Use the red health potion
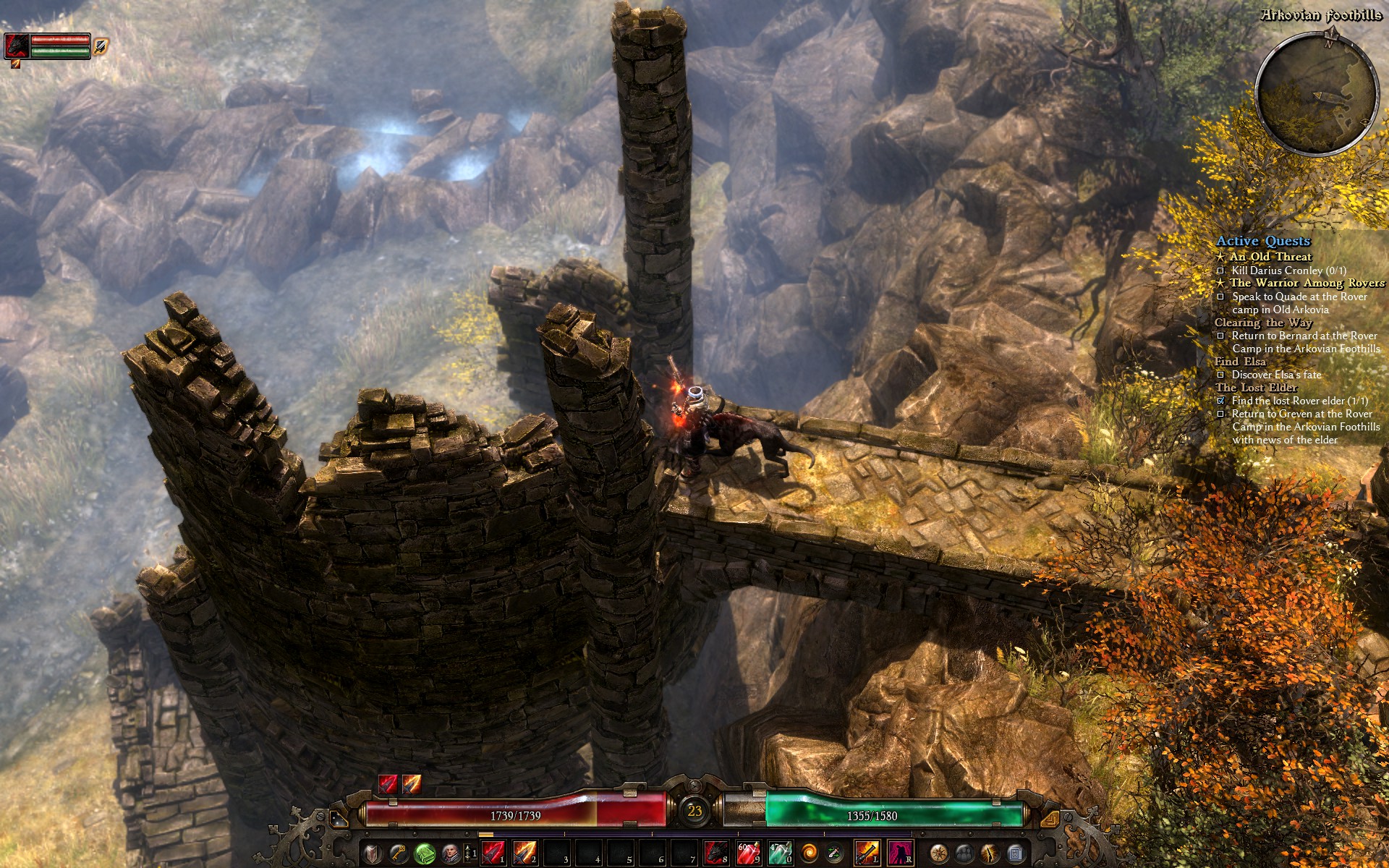Viewport: 1389px width, 868px height. 748,852
